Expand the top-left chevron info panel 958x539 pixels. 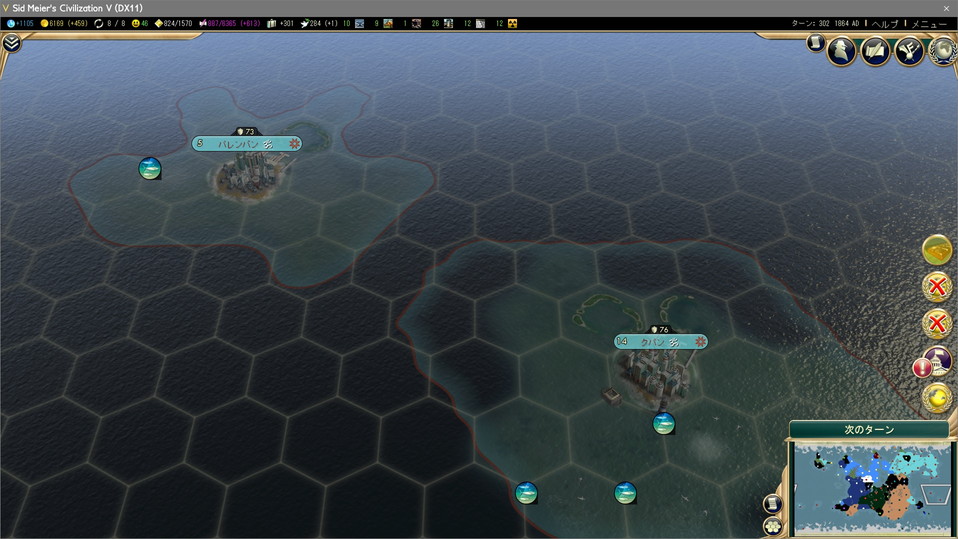pos(11,43)
